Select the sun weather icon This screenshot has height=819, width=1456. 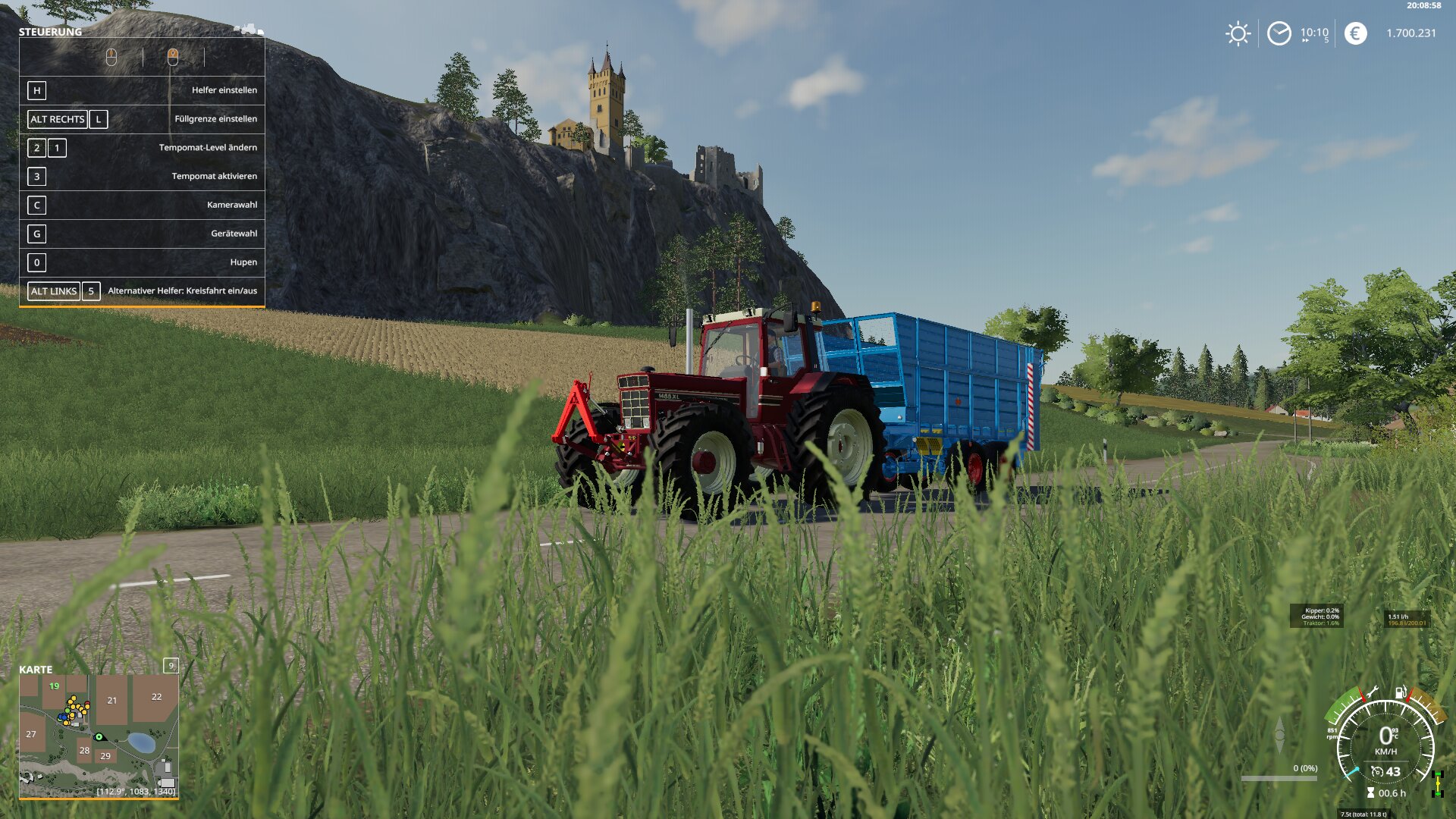point(1238,33)
